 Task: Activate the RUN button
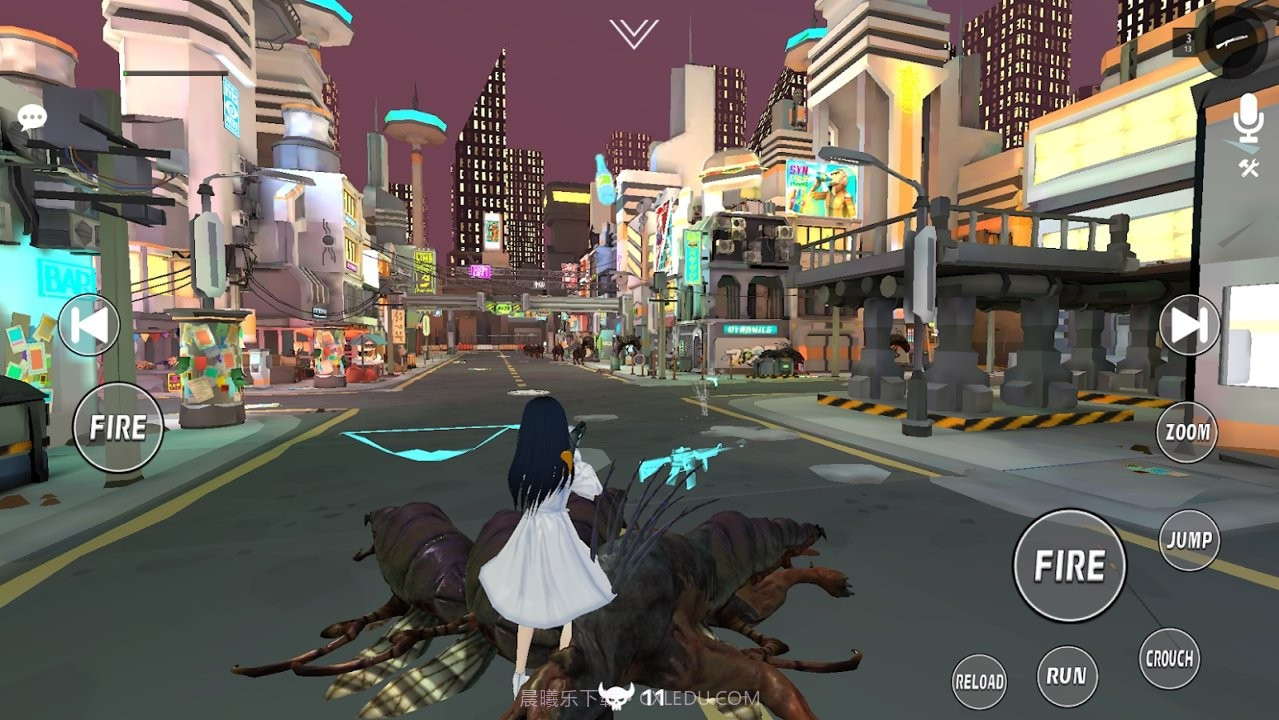coord(1067,676)
